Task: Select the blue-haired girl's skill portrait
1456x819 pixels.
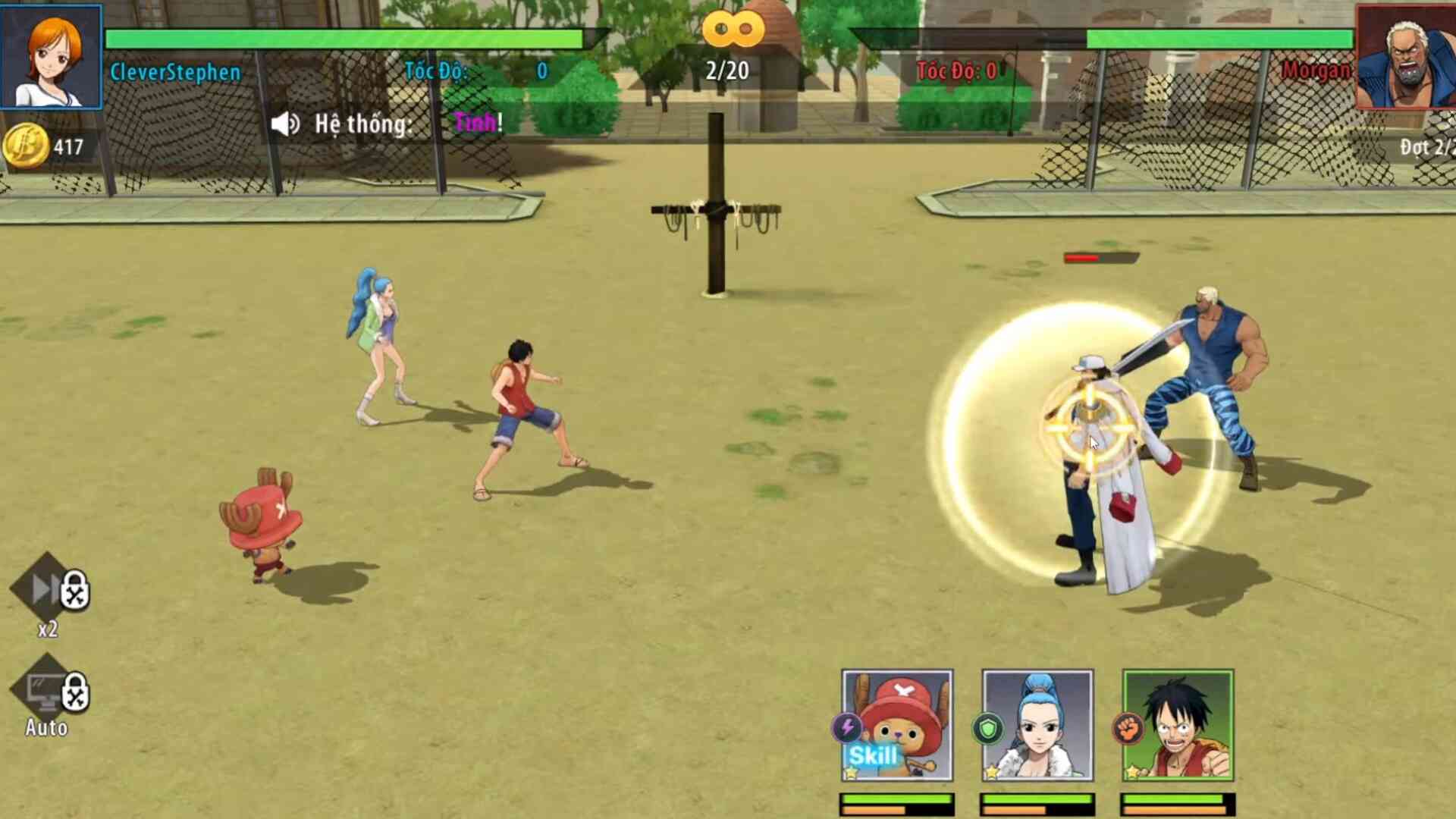Action: (1037, 725)
